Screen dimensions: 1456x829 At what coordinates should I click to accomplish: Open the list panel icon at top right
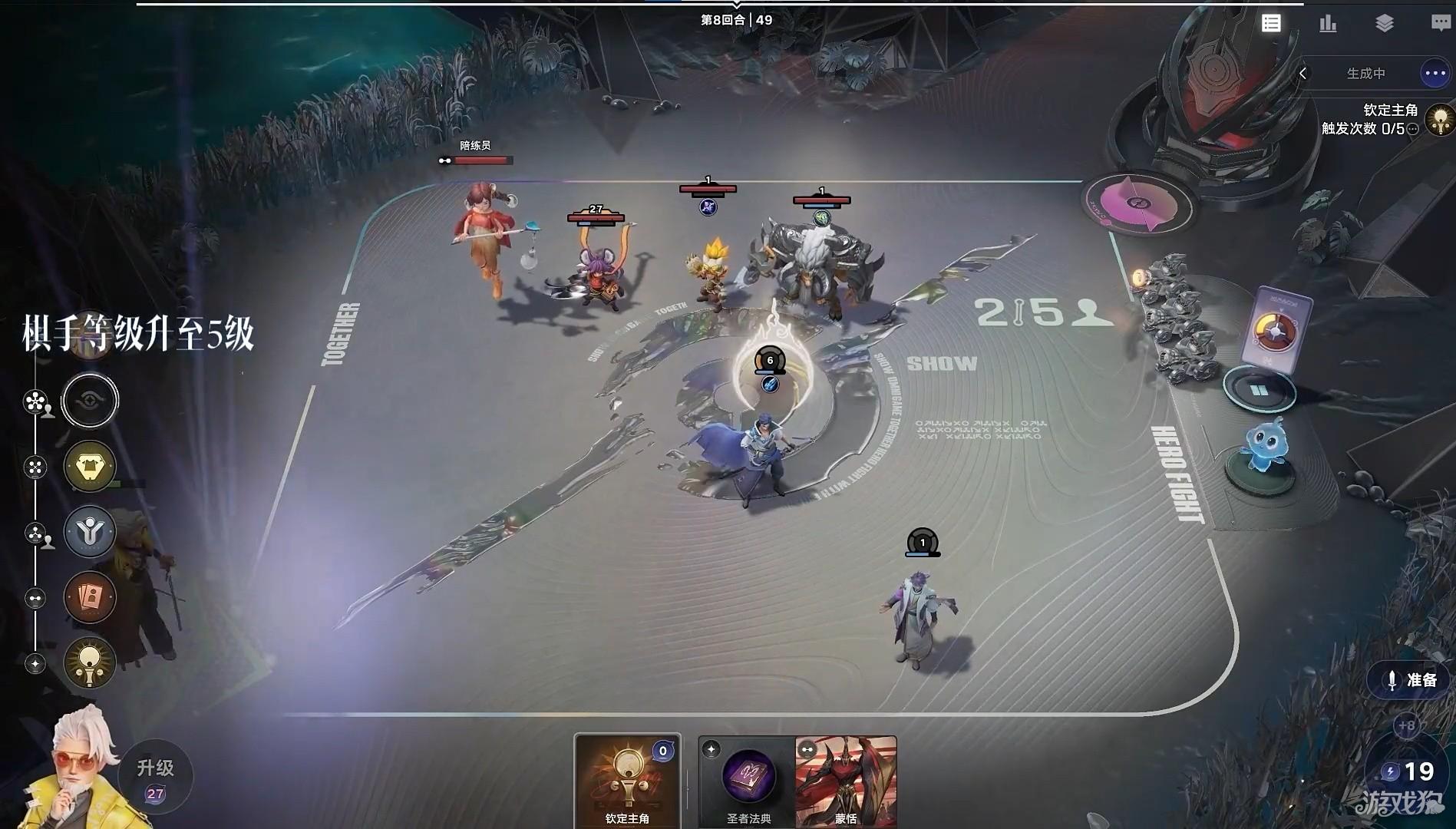tap(1271, 23)
